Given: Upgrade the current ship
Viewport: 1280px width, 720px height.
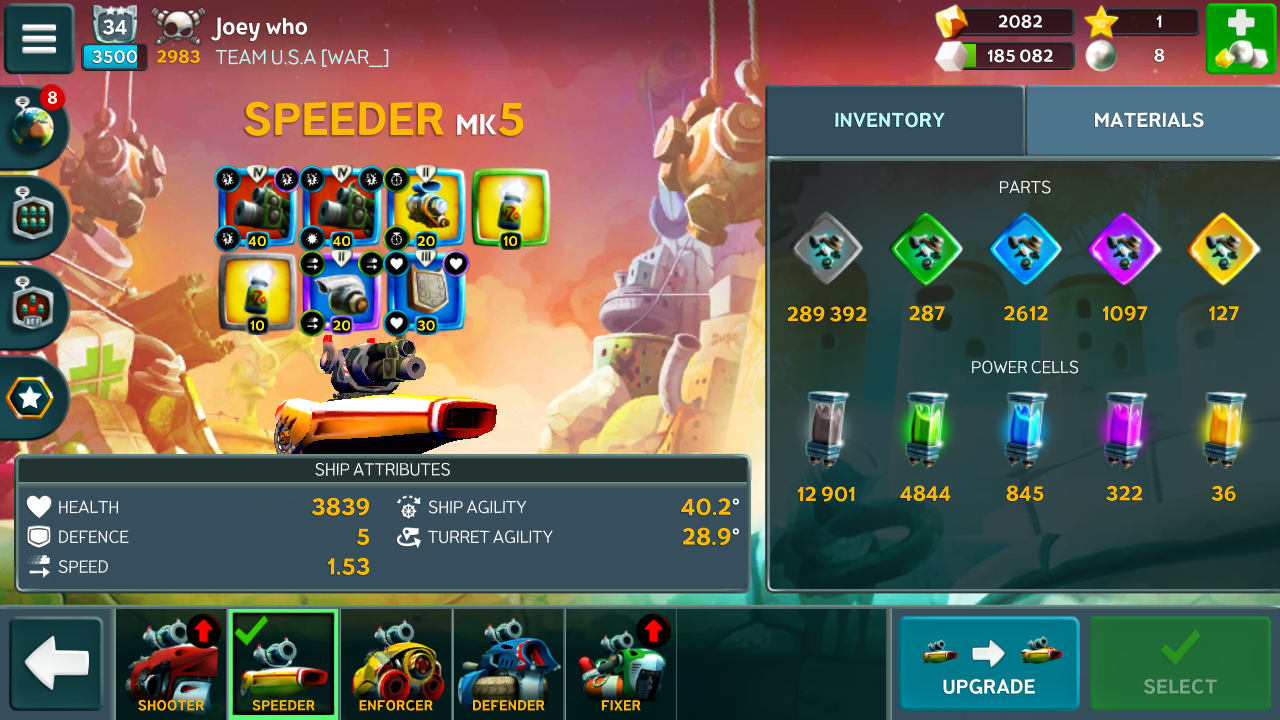Looking at the screenshot, I should (x=988, y=664).
